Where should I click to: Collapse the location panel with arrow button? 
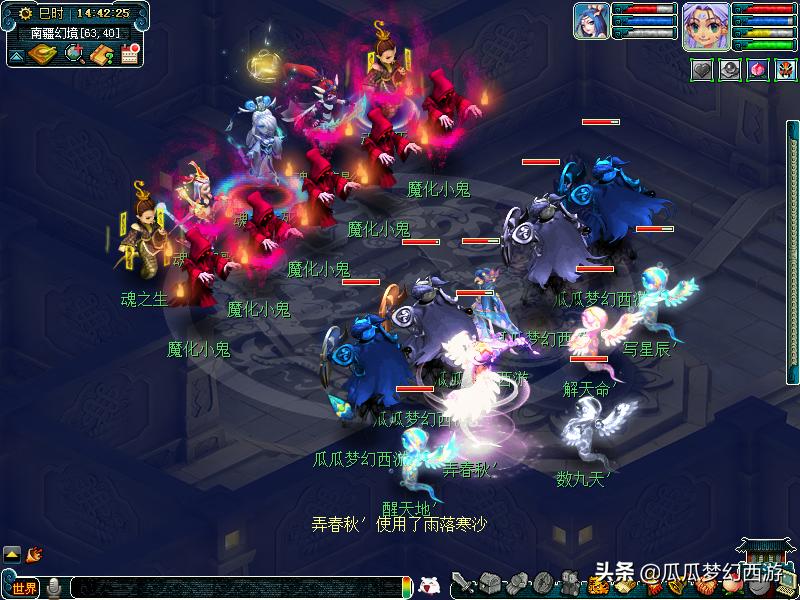click(x=17, y=56)
